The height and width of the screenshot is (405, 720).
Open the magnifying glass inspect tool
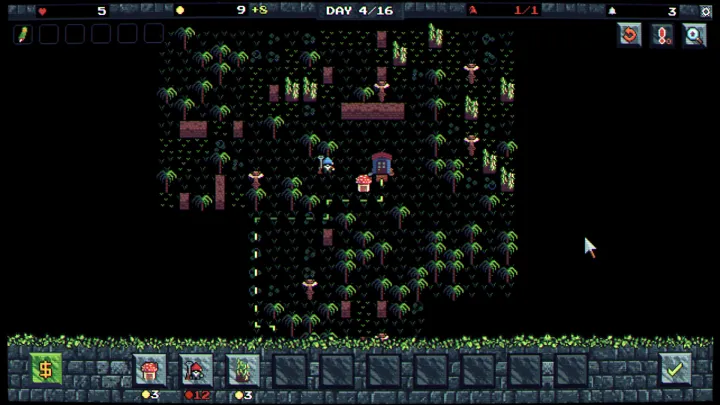(x=693, y=35)
